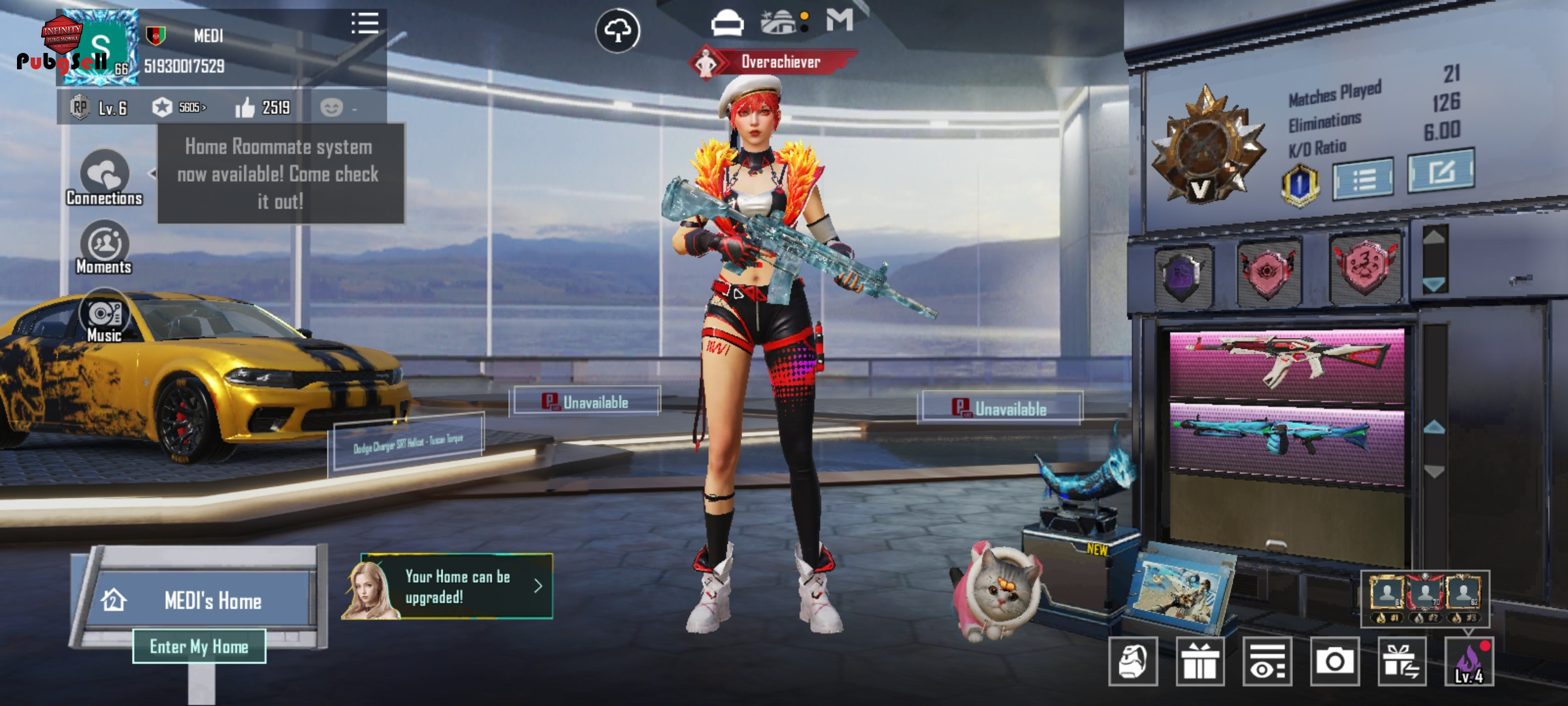Select the sofa home icon at top

(x=727, y=24)
